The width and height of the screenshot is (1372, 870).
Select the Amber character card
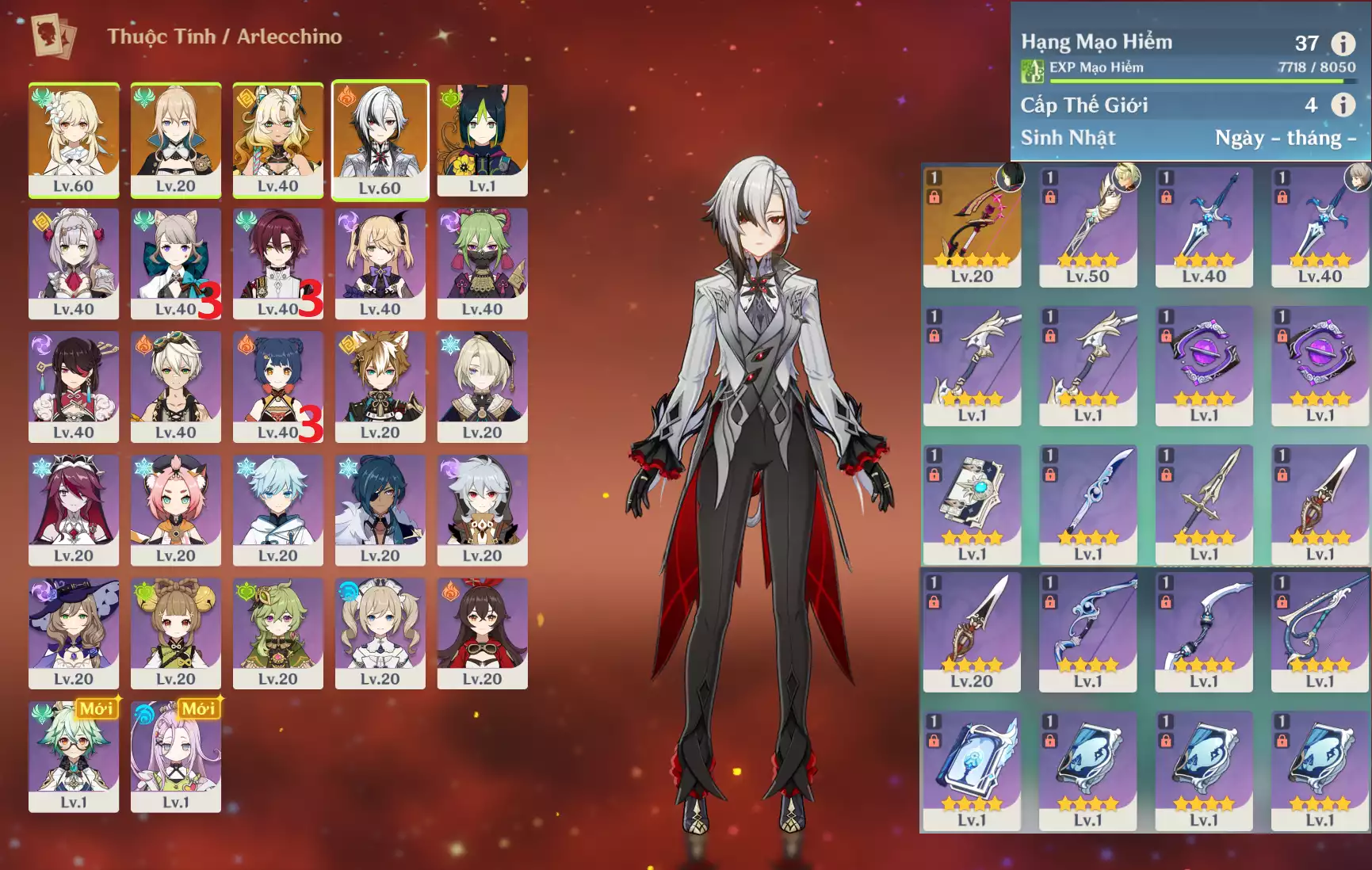pos(482,632)
